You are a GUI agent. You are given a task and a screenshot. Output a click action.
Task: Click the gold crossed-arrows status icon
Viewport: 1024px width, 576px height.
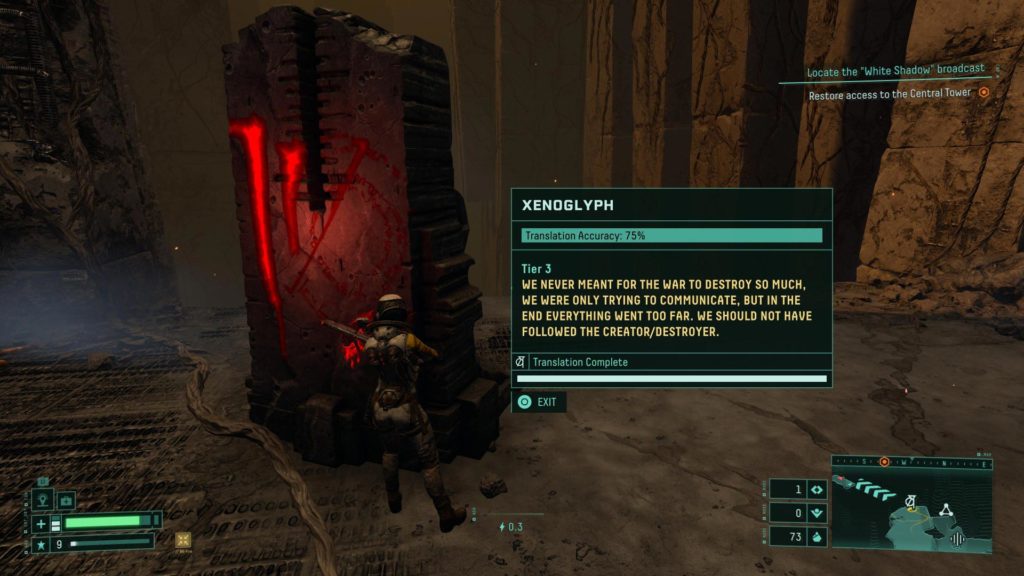click(x=183, y=540)
